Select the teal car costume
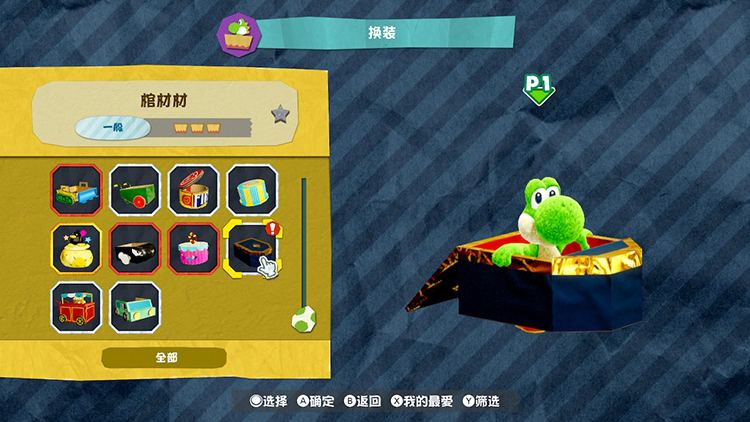 [135, 306]
